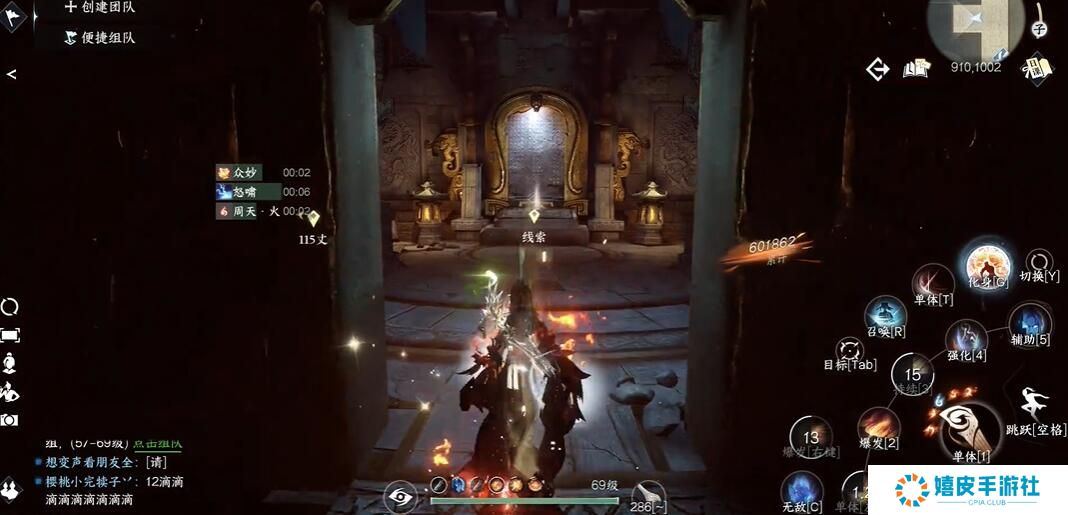
Task: Click the exit arrow icon near minimap
Action: pyautogui.click(x=877, y=69)
